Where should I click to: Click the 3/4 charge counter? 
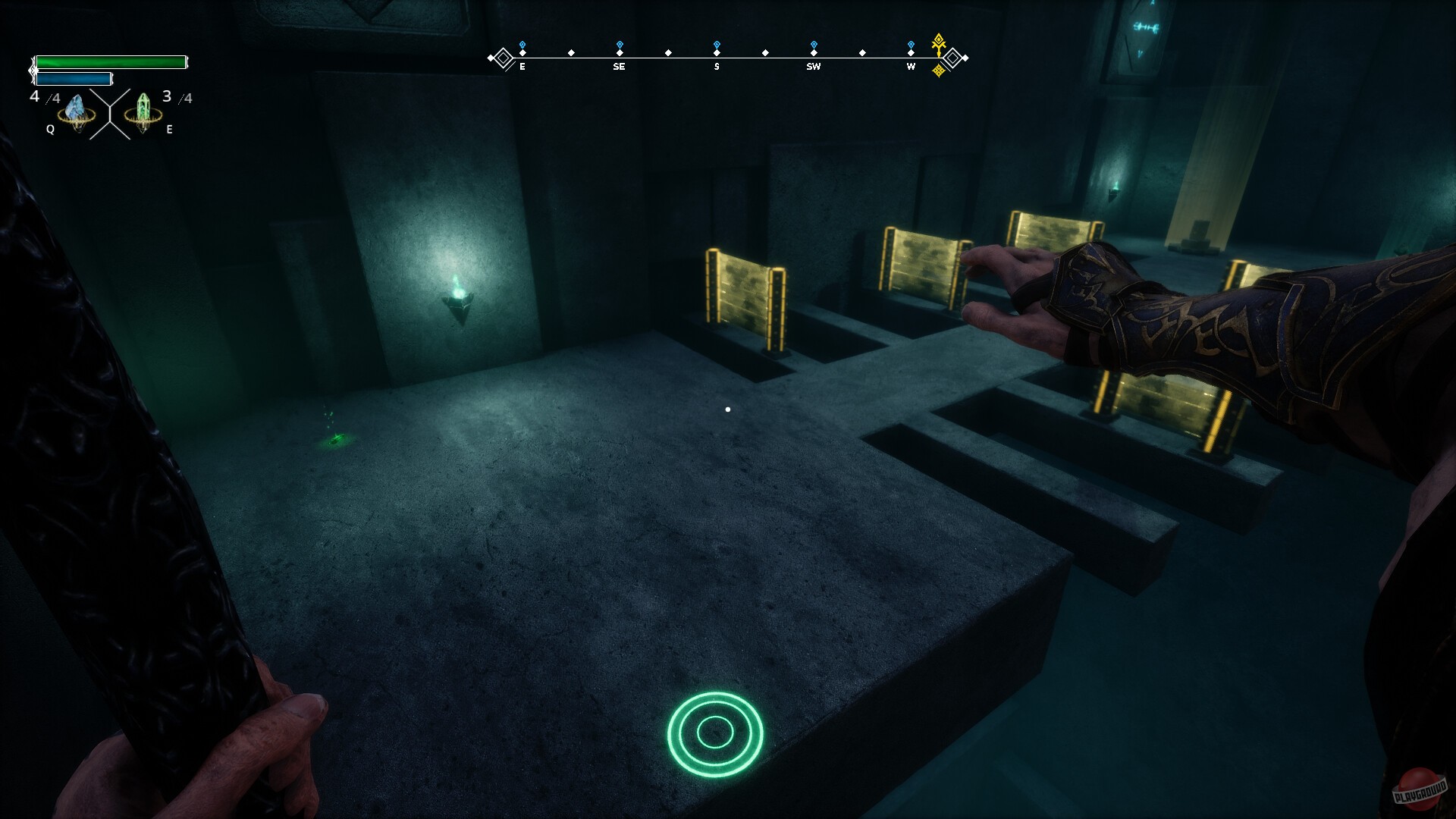click(172, 96)
